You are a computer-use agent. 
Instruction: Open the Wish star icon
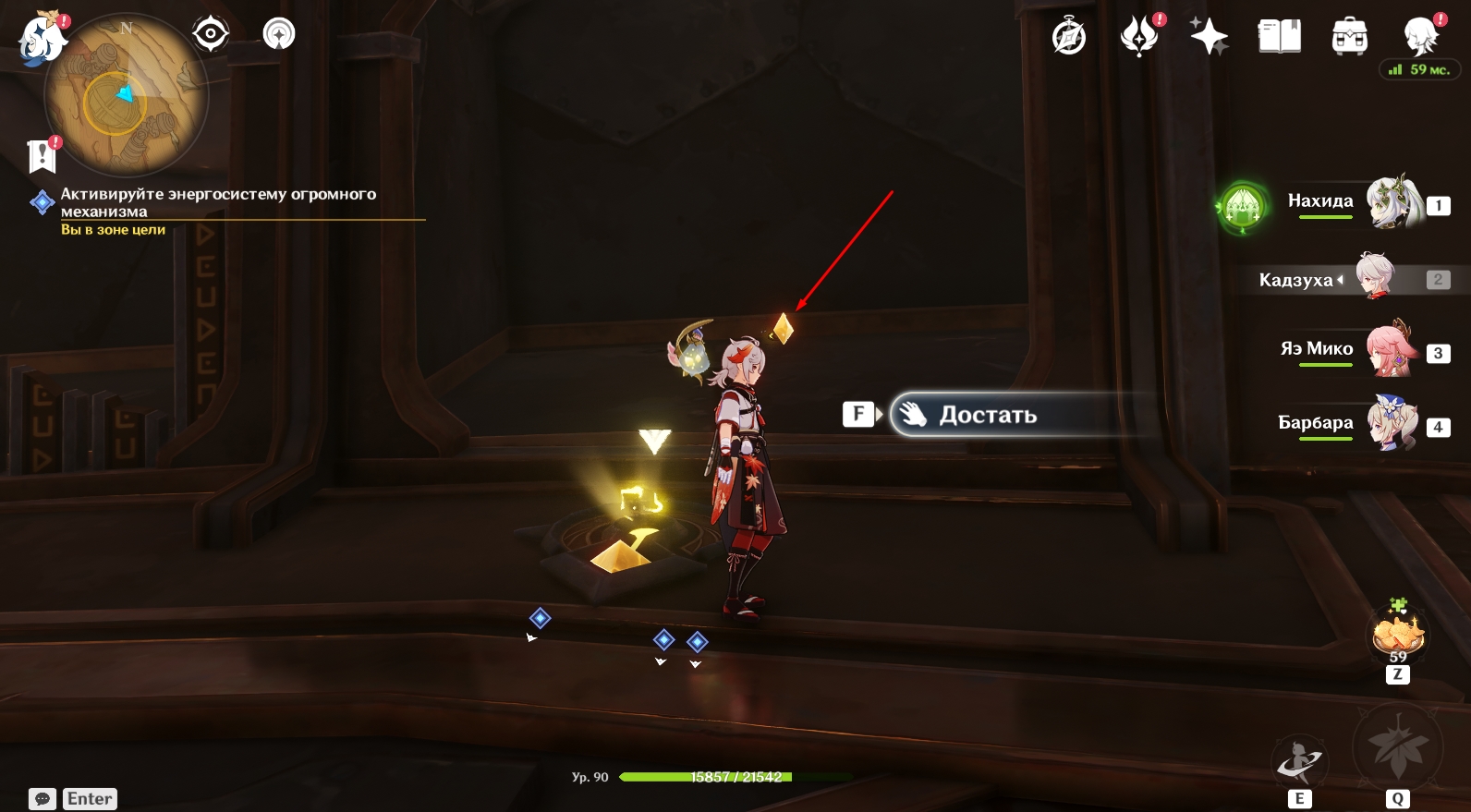(x=1209, y=37)
